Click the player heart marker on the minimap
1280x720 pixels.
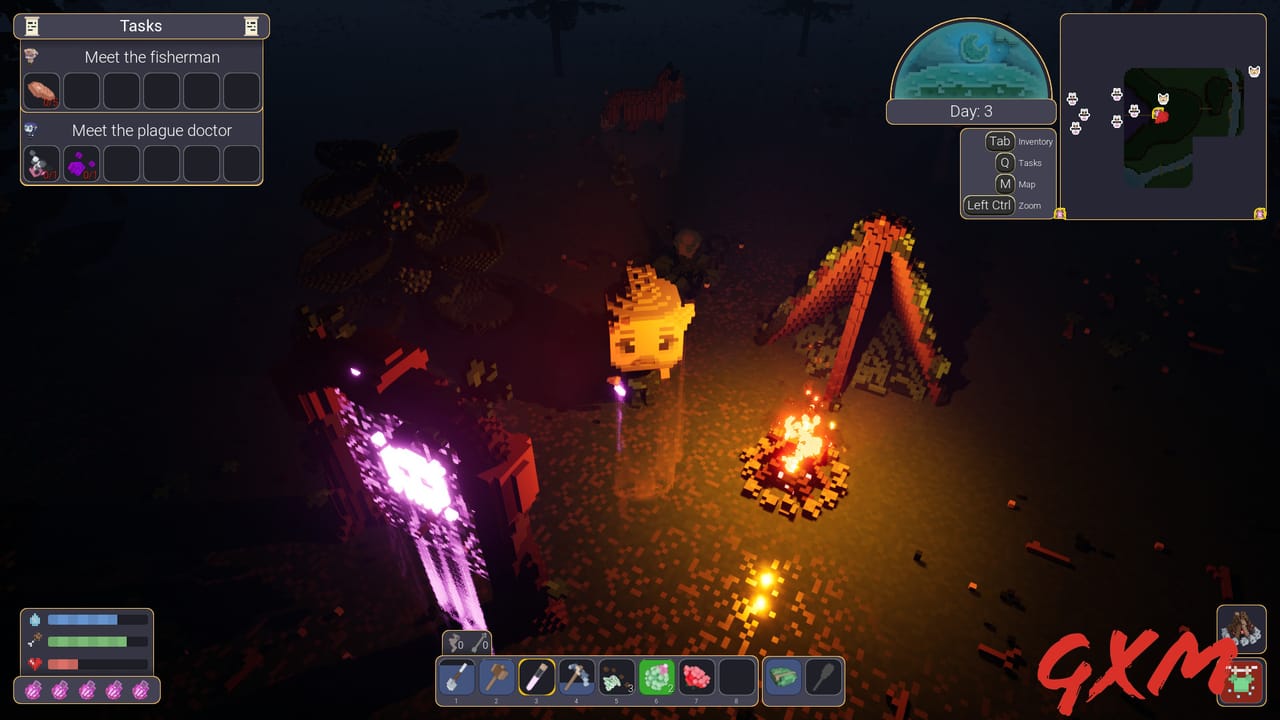coord(1163,117)
